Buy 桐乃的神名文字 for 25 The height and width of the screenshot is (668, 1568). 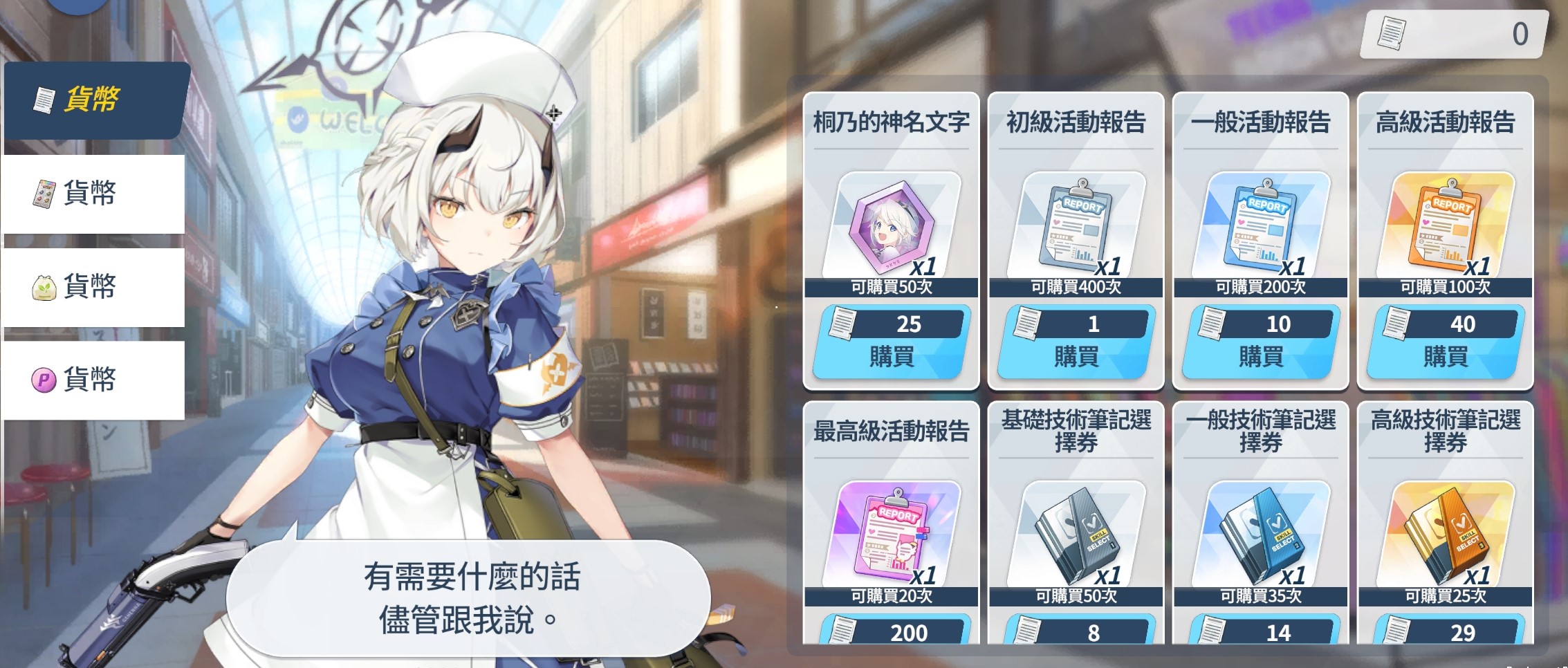[891, 342]
